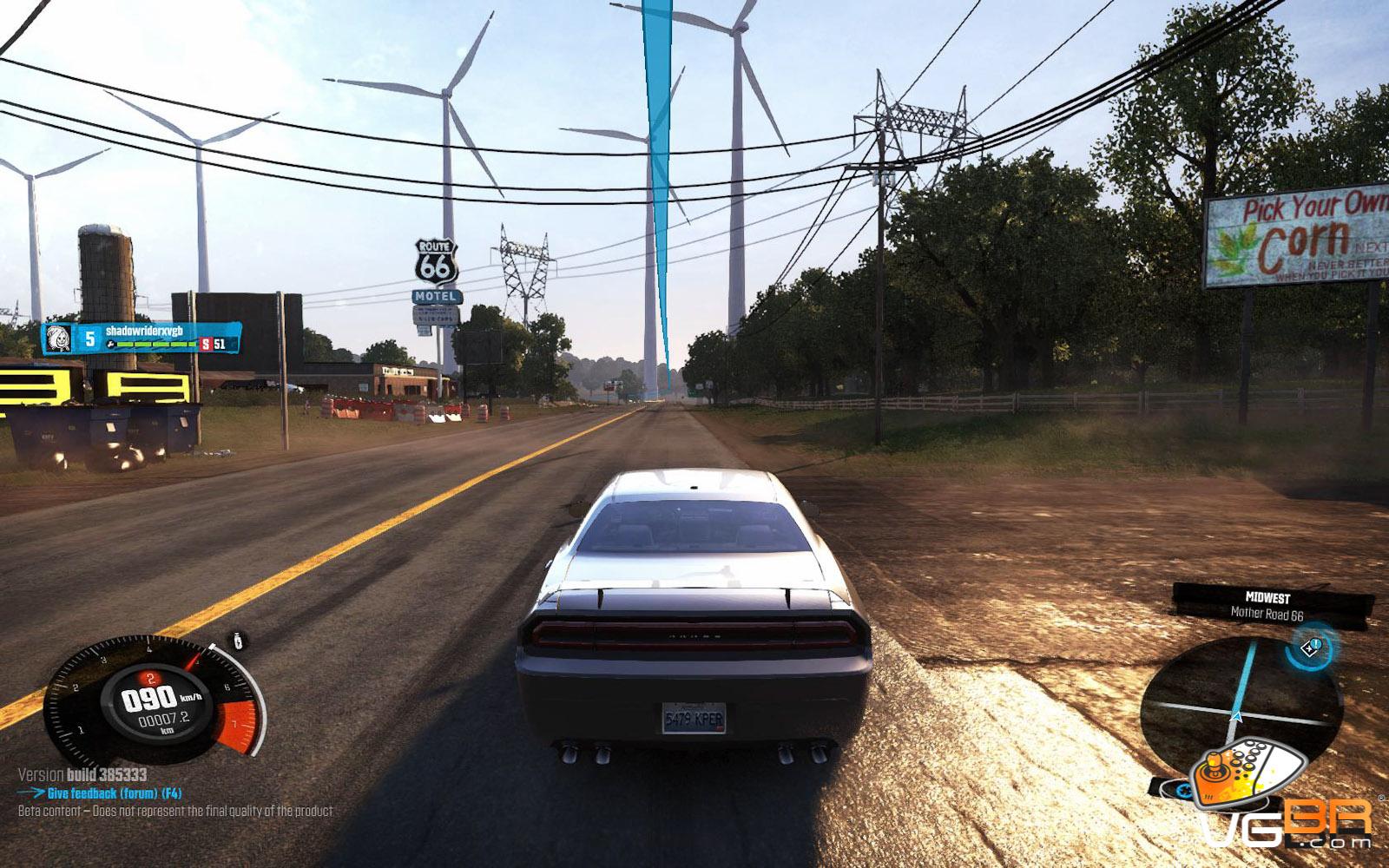The image size is (1389, 868).
Task: Click the shadowriderxvgb player avatar
Action: (x=59, y=338)
